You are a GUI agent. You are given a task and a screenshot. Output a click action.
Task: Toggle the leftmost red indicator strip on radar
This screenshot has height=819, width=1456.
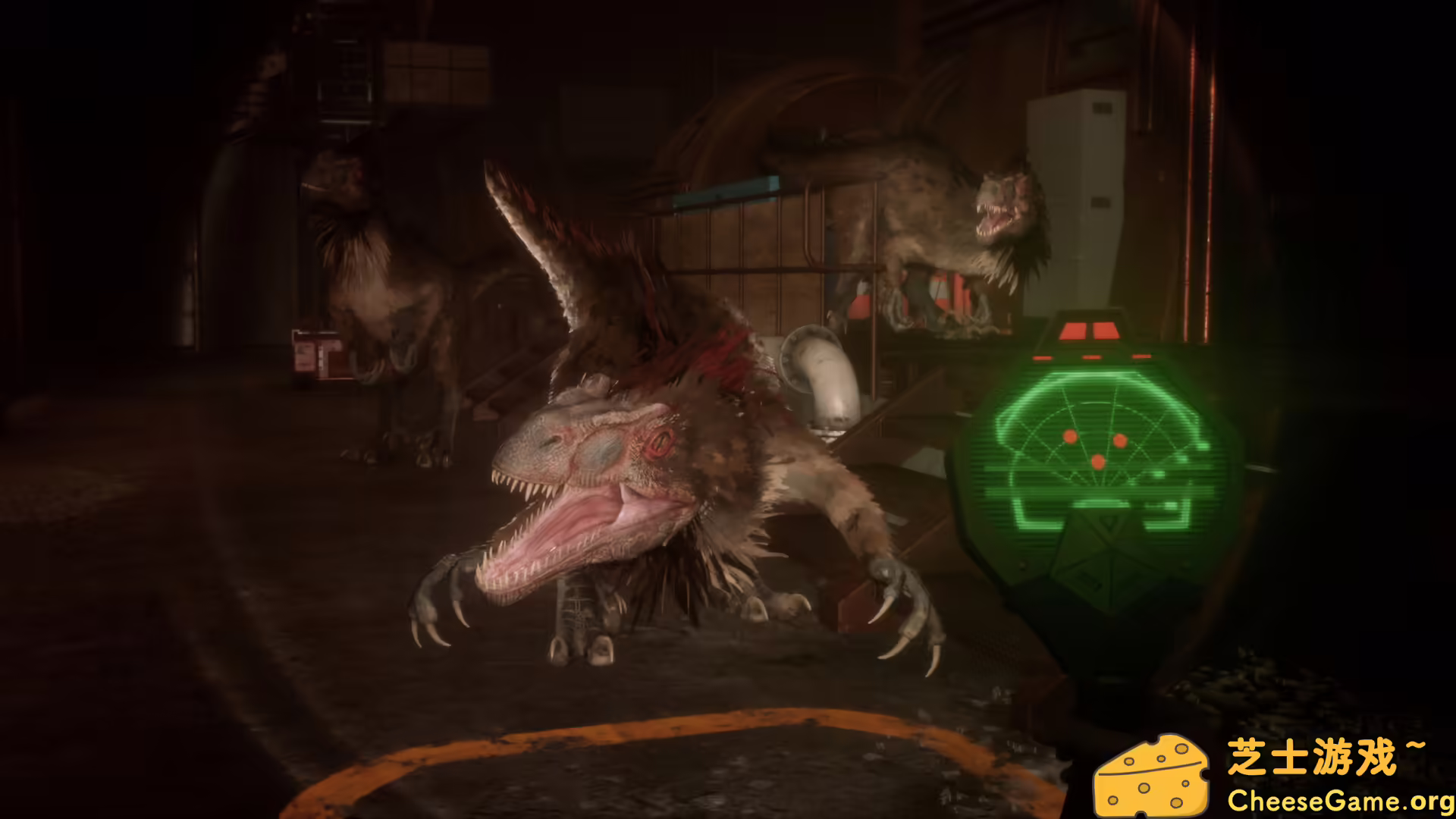click(1041, 356)
